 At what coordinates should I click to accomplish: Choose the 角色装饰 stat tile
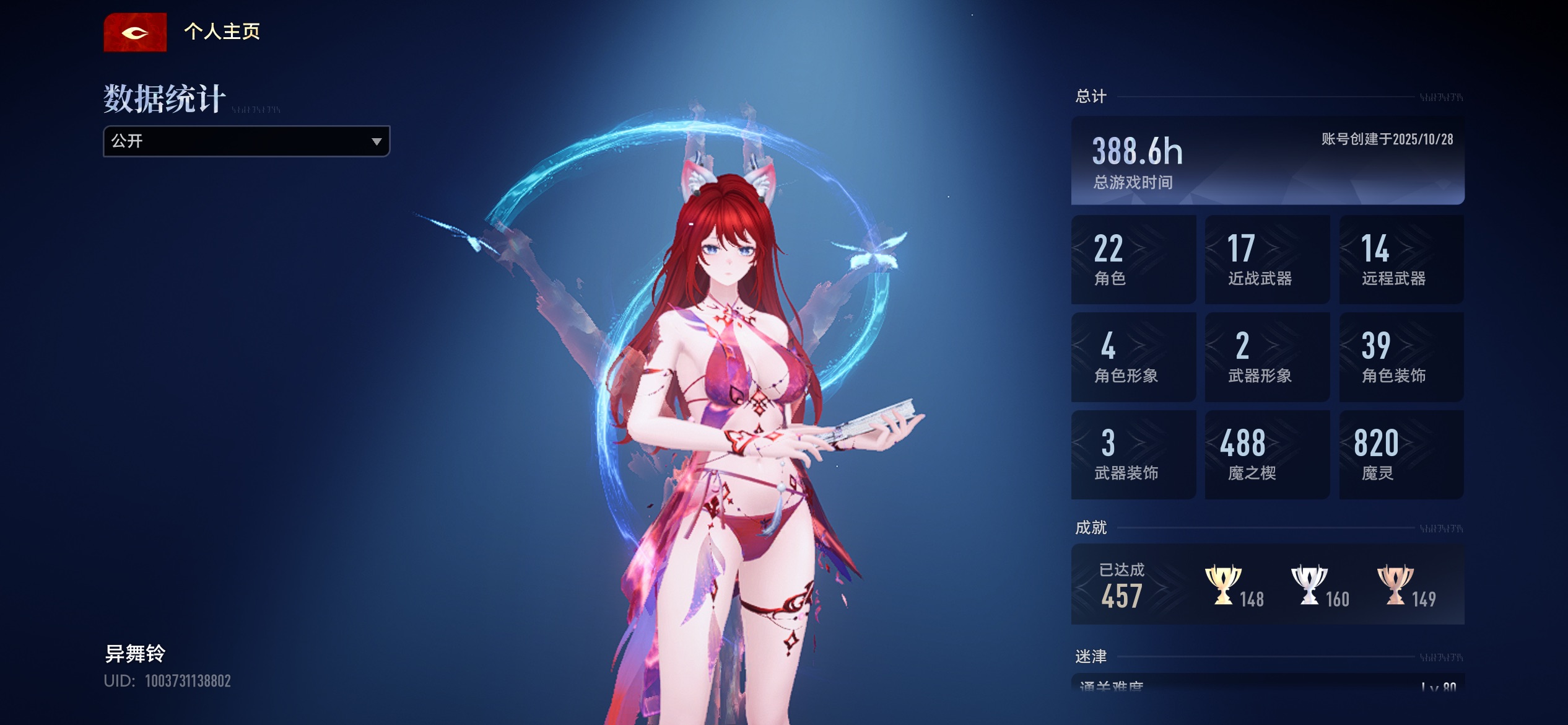pos(1401,357)
